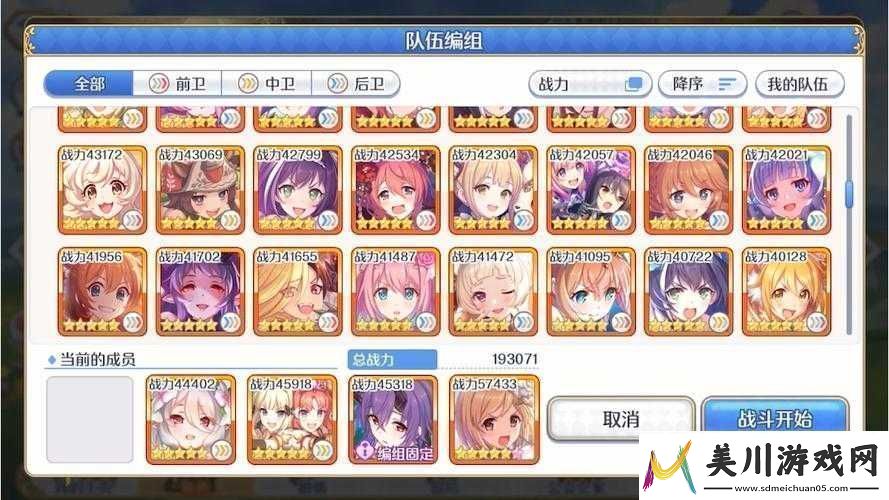Start the battle with 战斗开始
The height and width of the screenshot is (500, 889).
click(x=774, y=419)
